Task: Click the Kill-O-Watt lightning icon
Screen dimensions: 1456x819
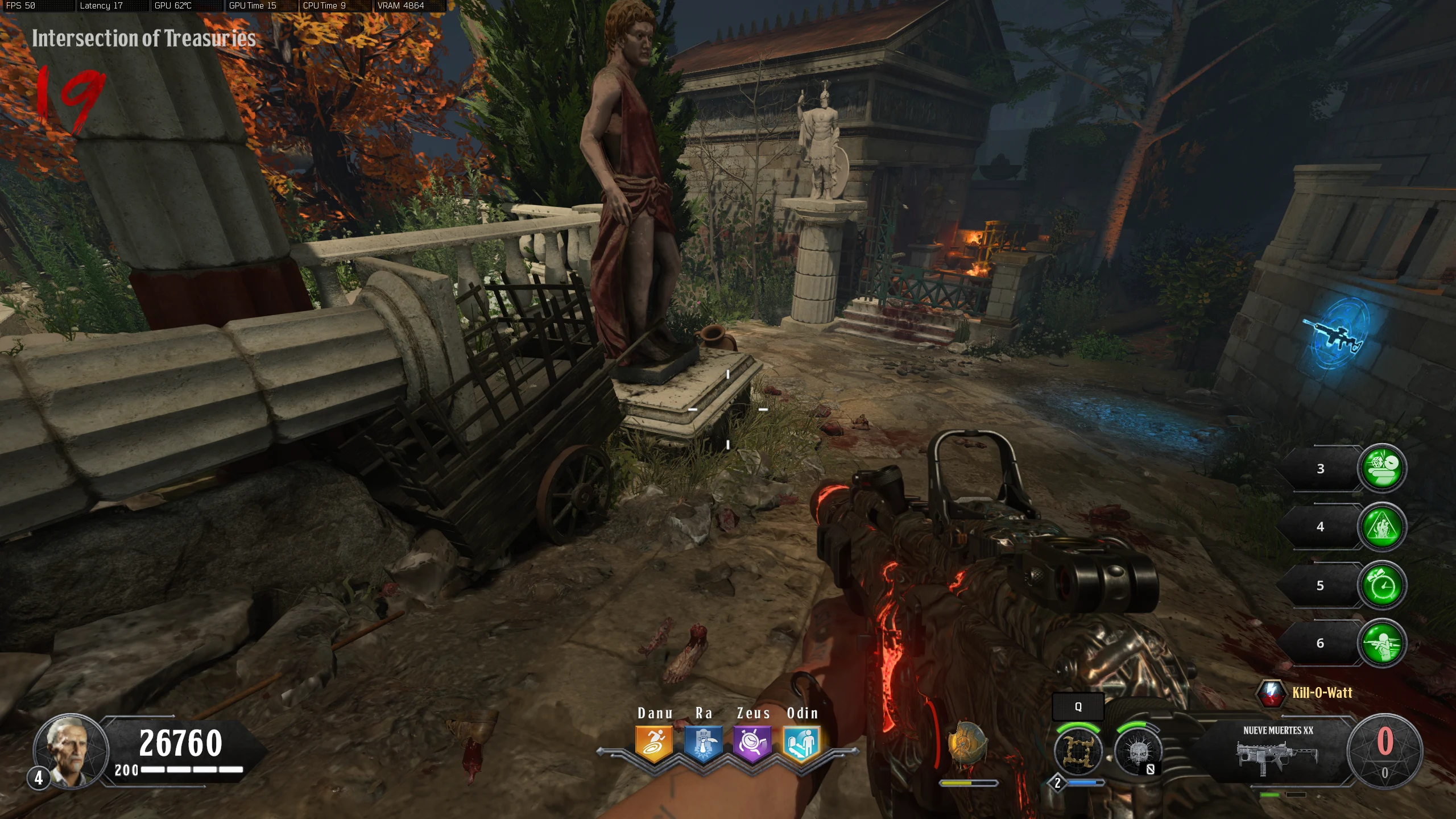Action: (1271, 693)
